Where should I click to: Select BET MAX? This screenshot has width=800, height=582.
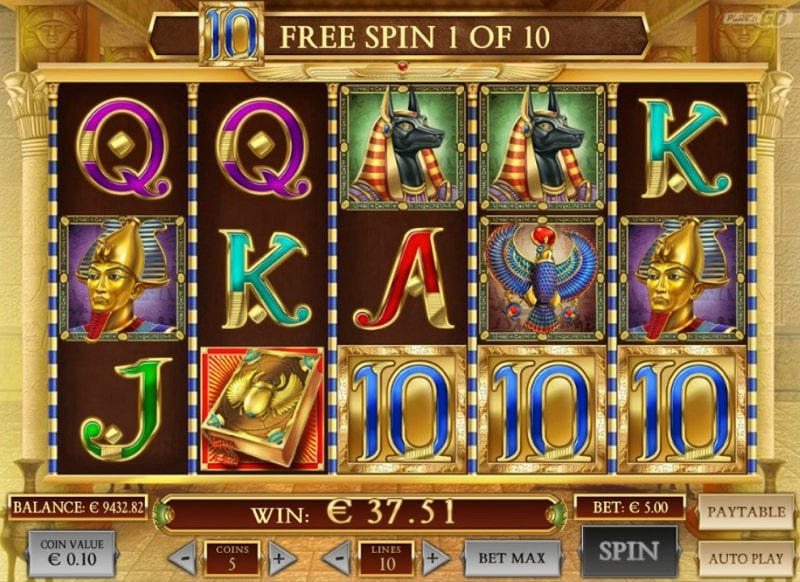pyautogui.click(x=506, y=556)
